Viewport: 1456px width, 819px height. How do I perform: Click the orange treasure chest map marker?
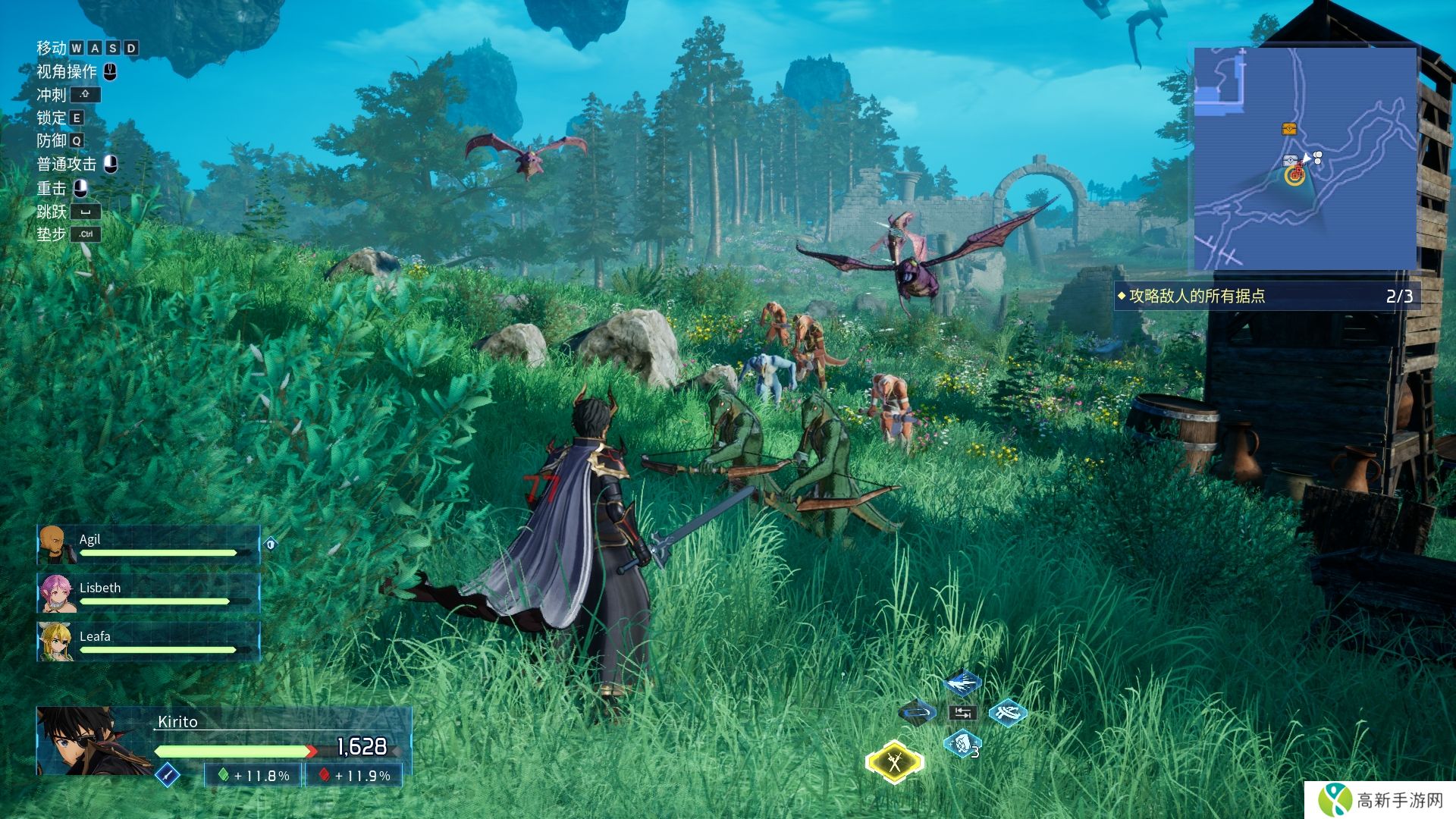tap(1289, 129)
